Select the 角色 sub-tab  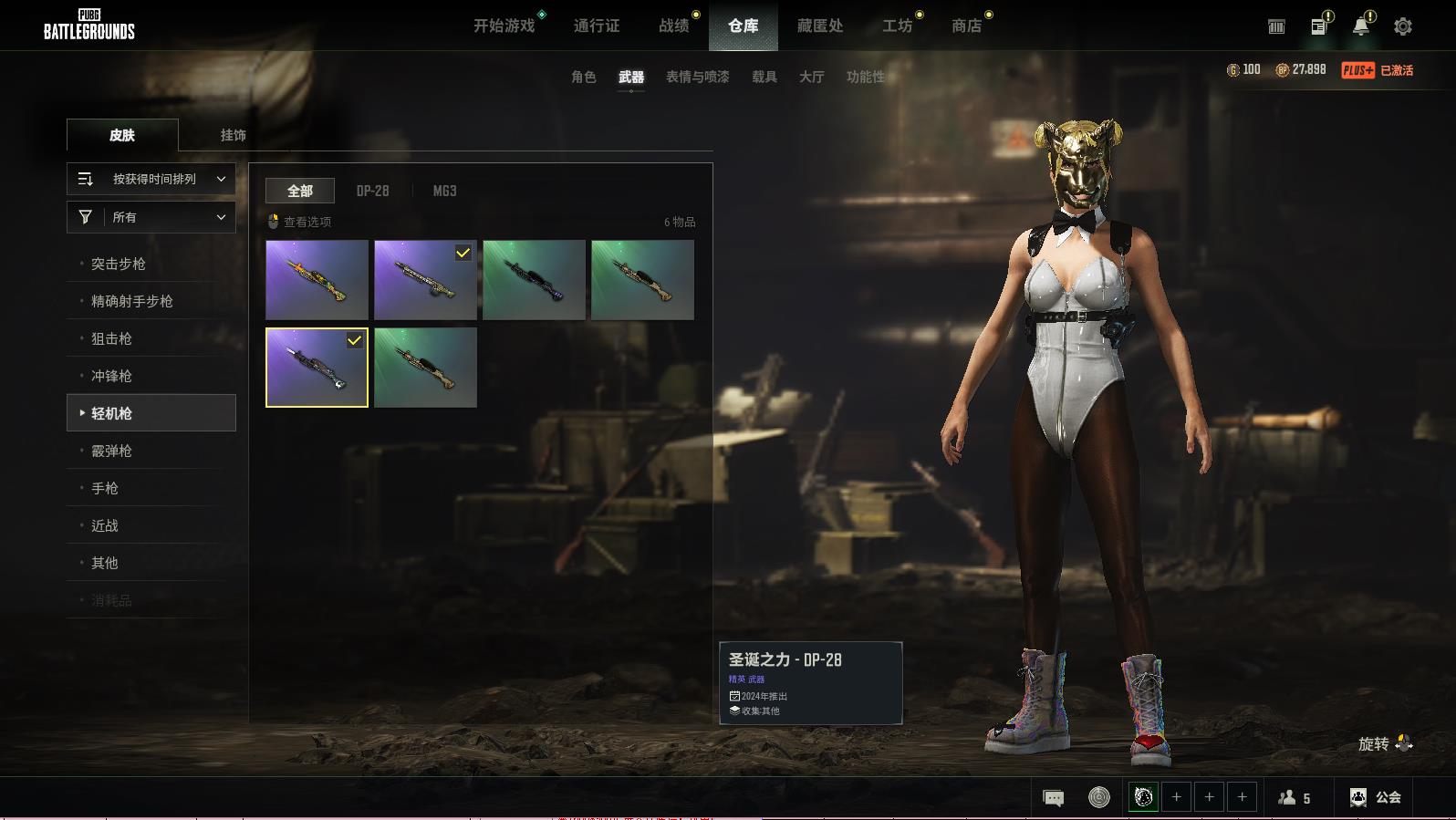click(x=584, y=77)
